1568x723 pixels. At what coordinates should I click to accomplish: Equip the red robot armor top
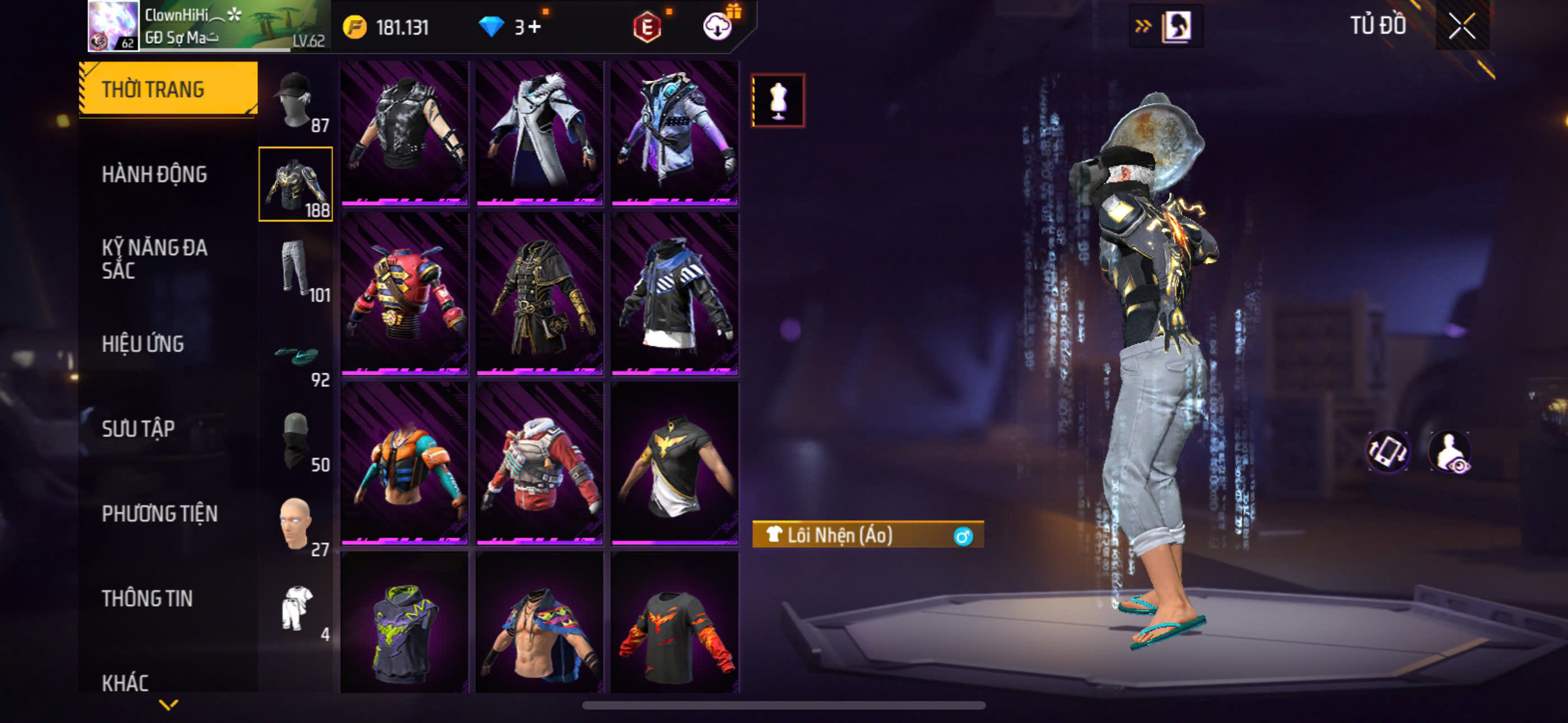click(x=404, y=293)
